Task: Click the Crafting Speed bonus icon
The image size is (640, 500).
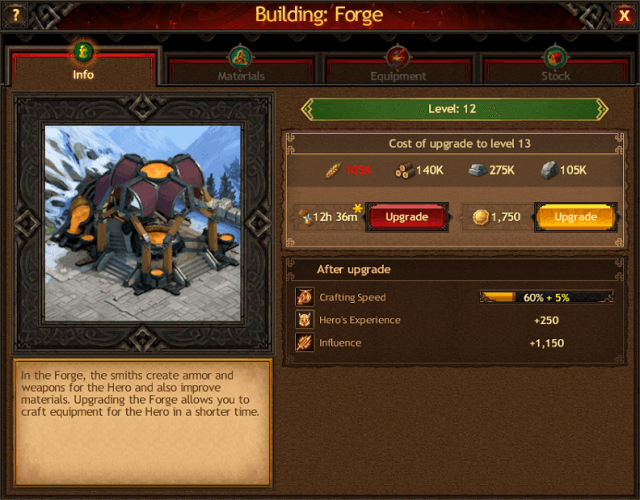Action: click(303, 297)
